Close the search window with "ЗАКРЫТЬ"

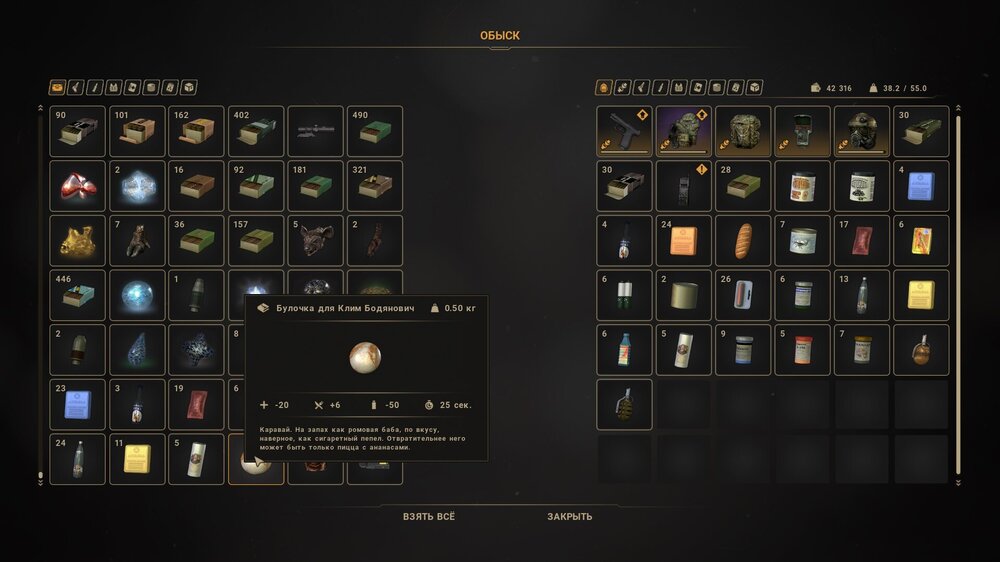tap(569, 517)
